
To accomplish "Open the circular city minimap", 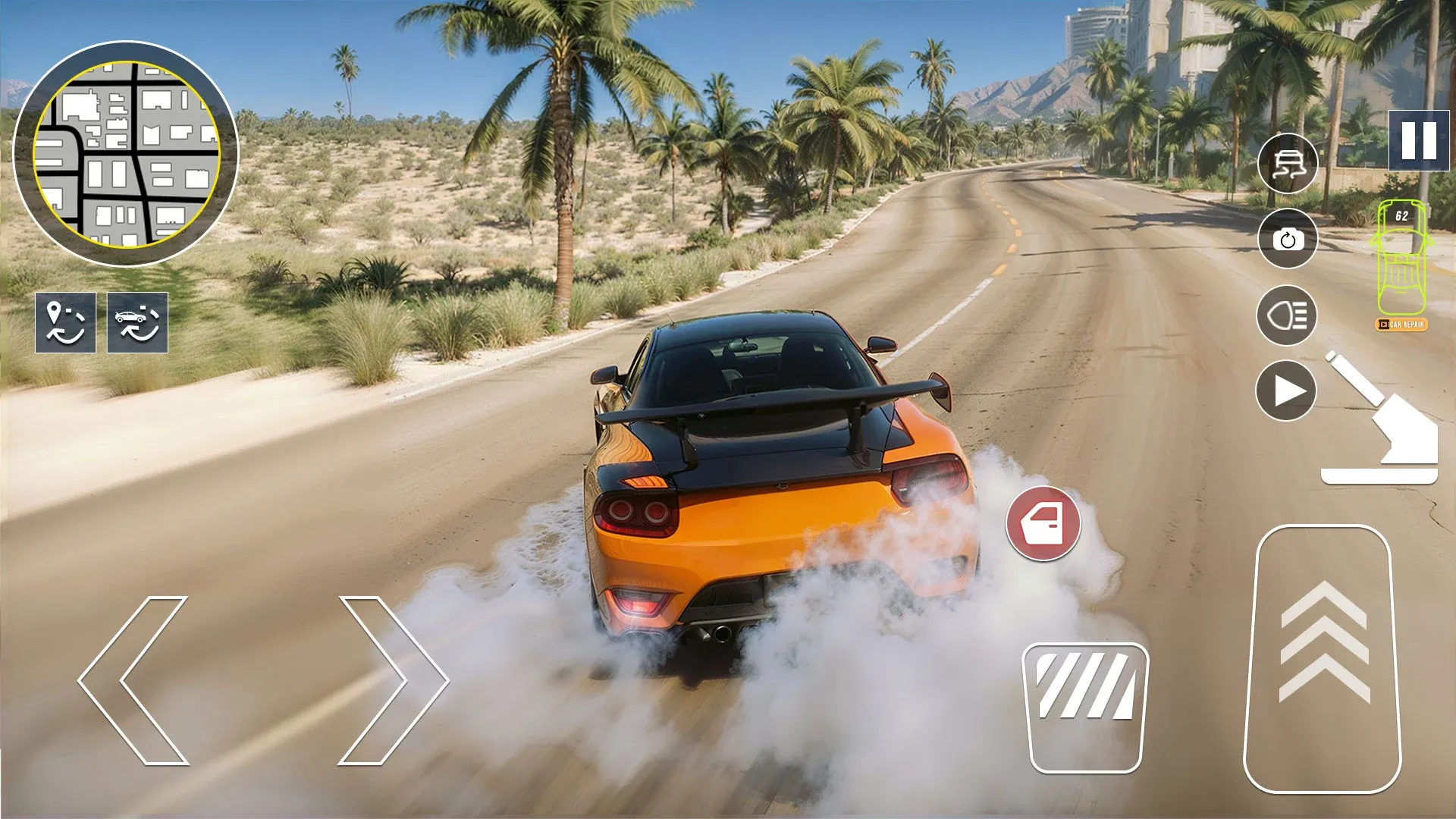I will click(126, 154).
